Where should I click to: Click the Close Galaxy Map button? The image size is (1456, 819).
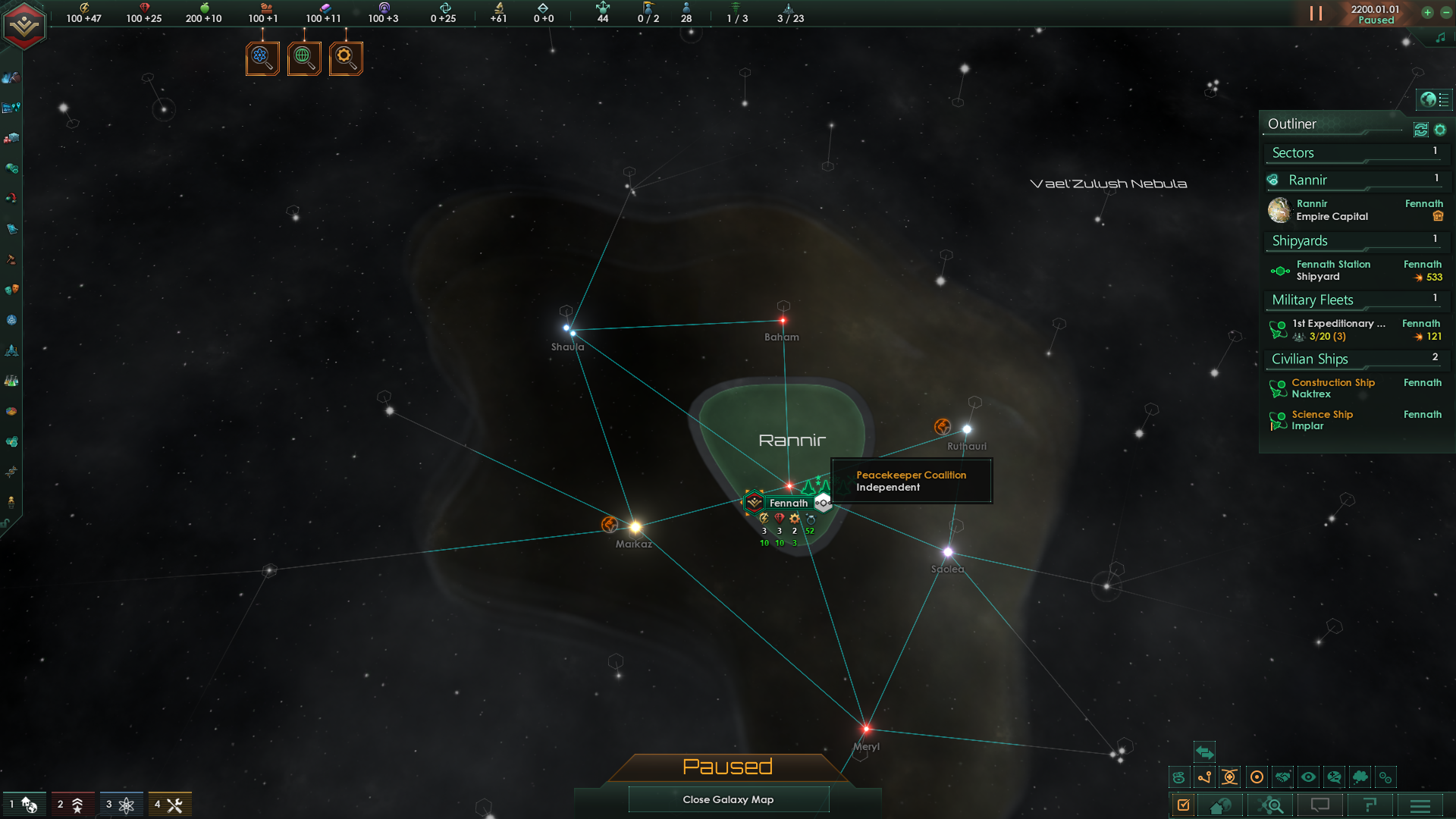(x=728, y=799)
